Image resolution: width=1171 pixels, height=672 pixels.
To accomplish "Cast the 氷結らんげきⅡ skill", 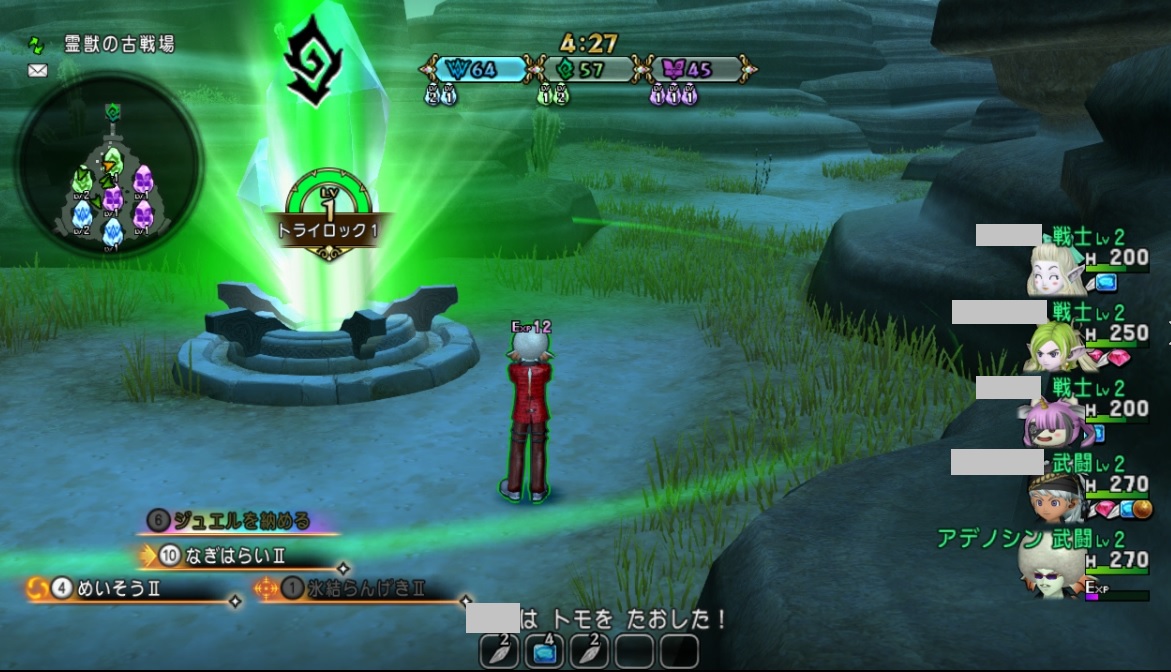I will tap(360, 589).
